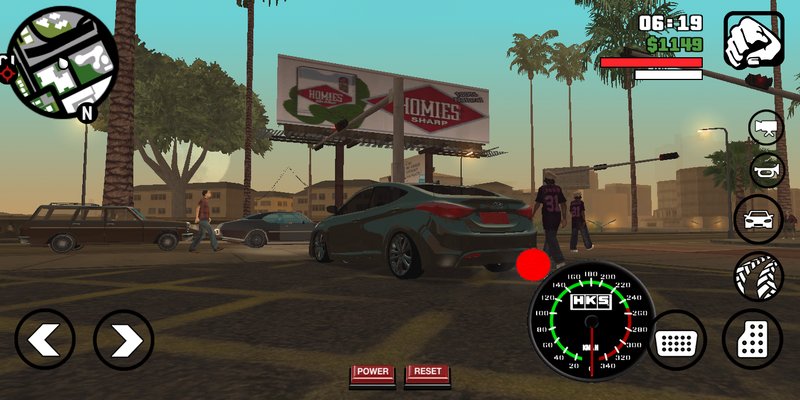Tap the red circle button

533,265
